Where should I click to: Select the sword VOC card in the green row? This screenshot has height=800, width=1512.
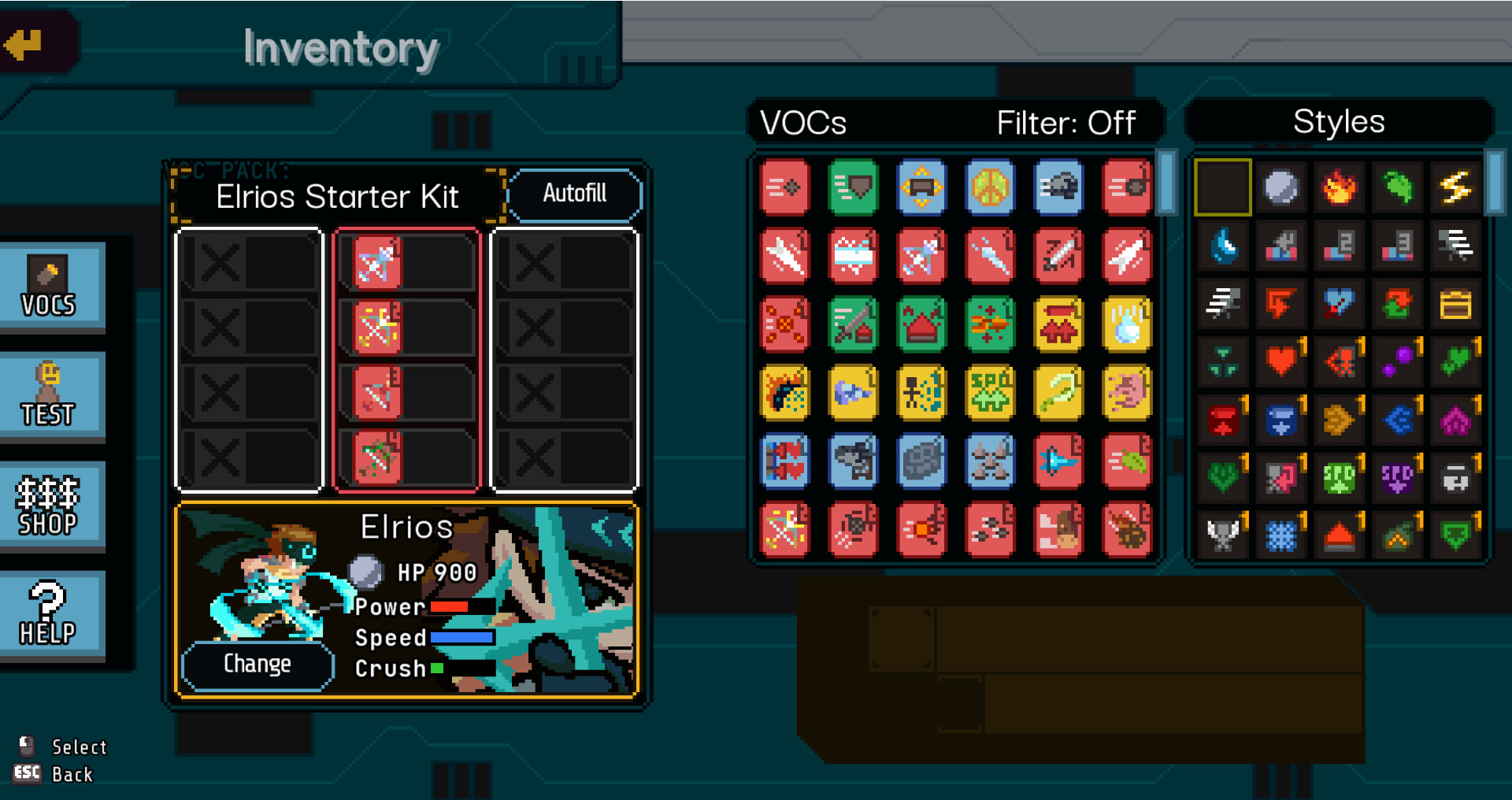coord(853,325)
